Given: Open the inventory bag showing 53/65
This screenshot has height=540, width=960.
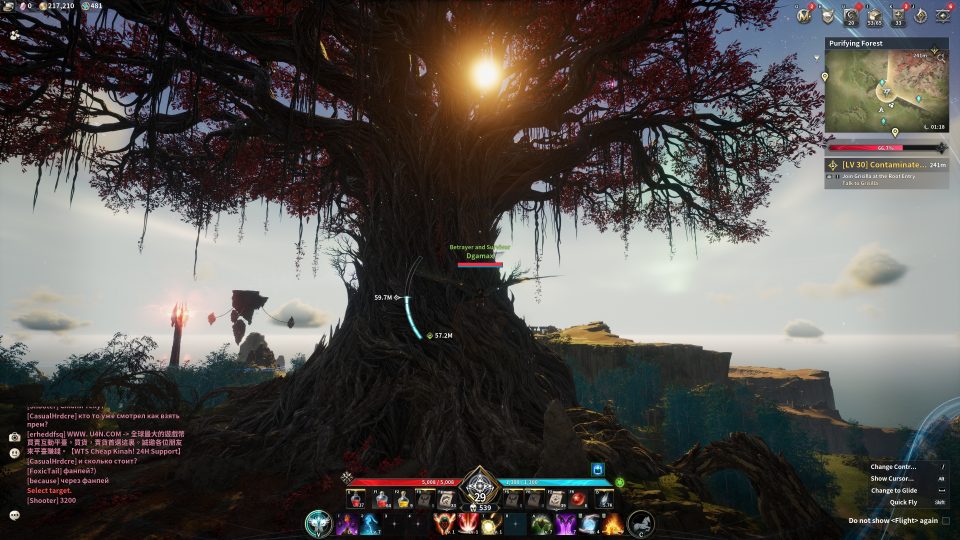Looking at the screenshot, I should (874, 15).
